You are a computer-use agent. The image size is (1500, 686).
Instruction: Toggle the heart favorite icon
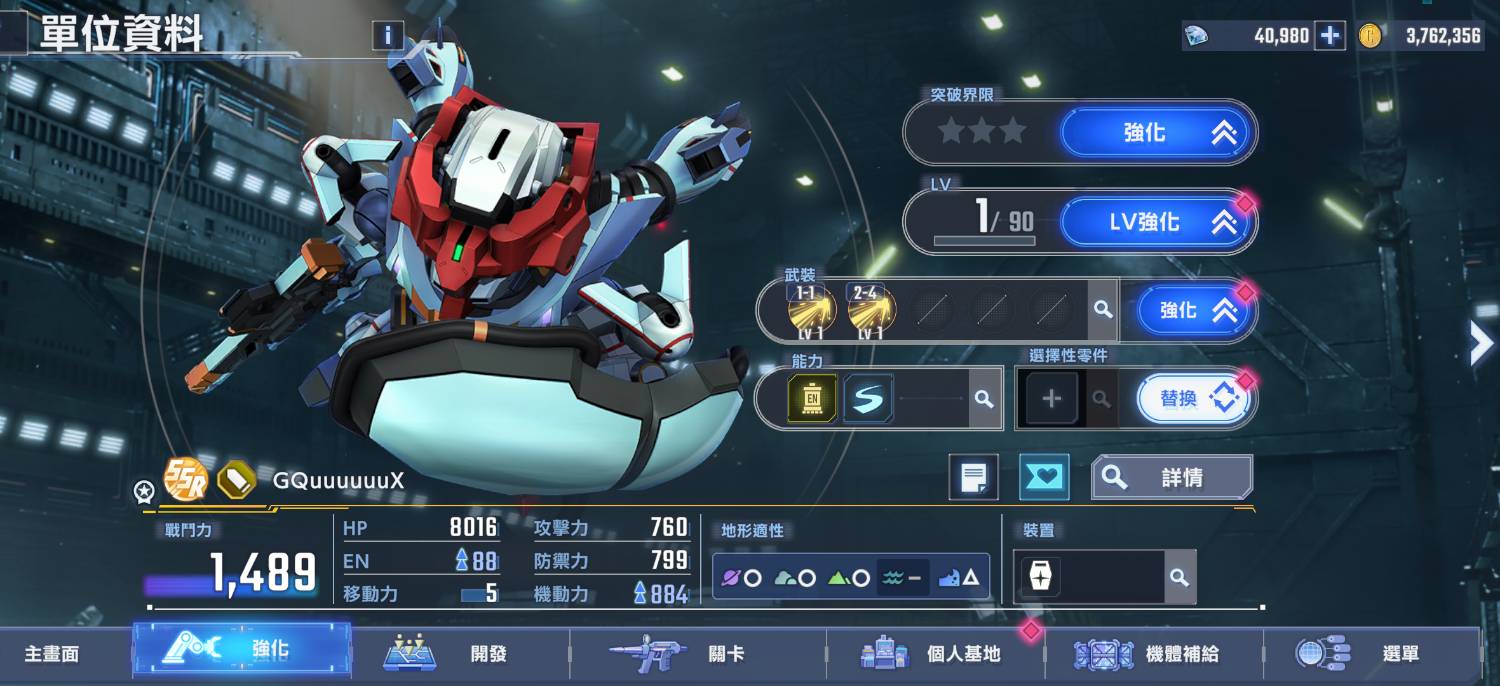[1044, 478]
